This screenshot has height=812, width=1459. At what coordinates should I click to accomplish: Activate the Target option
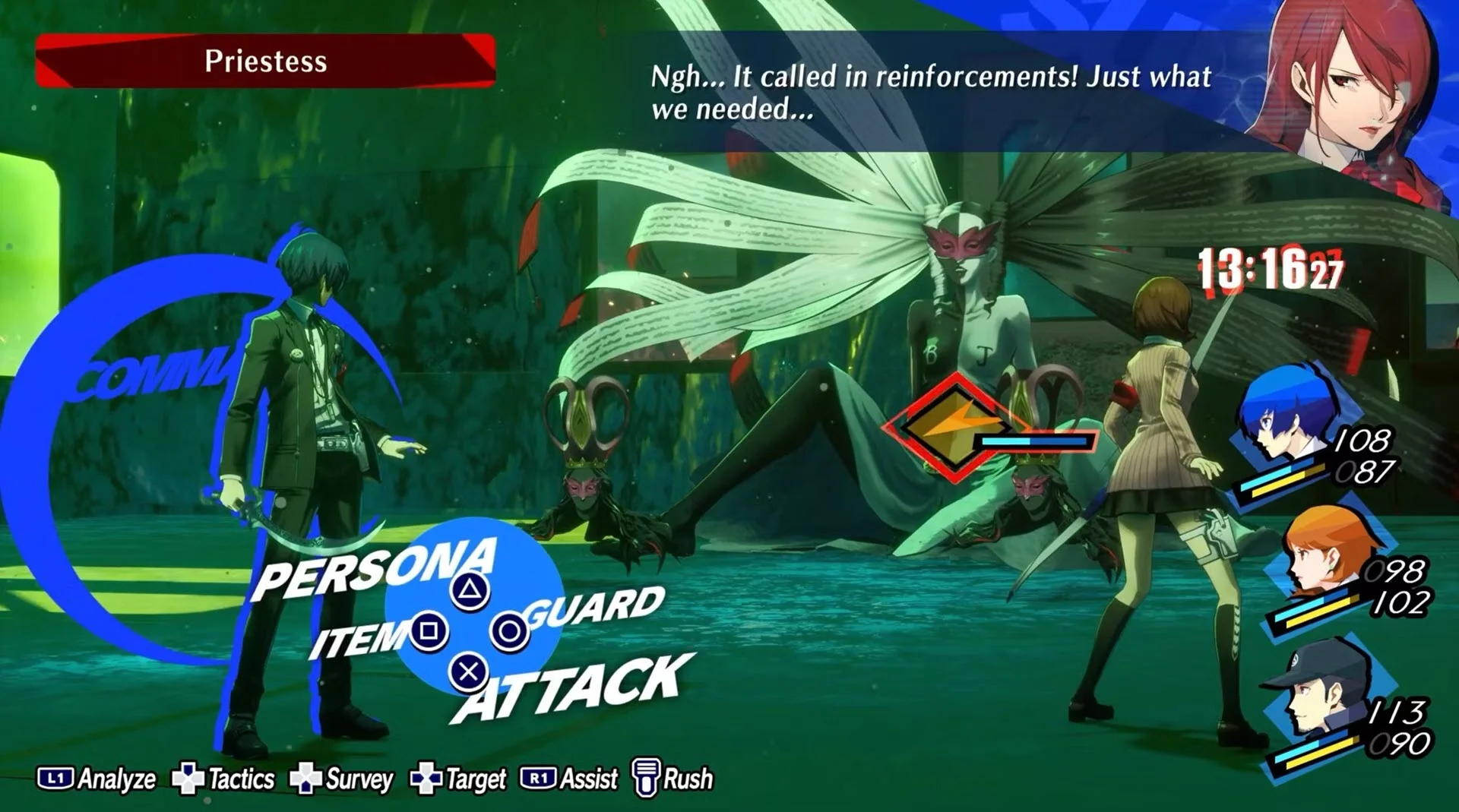458,779
